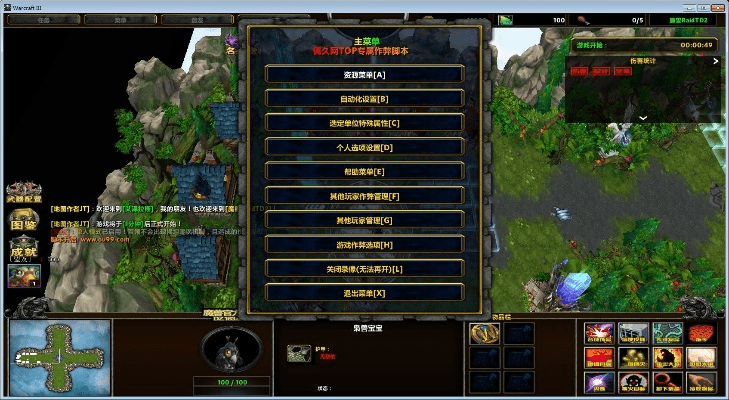Open 游戏作弊选项[H] cheat options
Viewport: 729px width, 400px height.
pyautogui.click(x=364, y=244)
